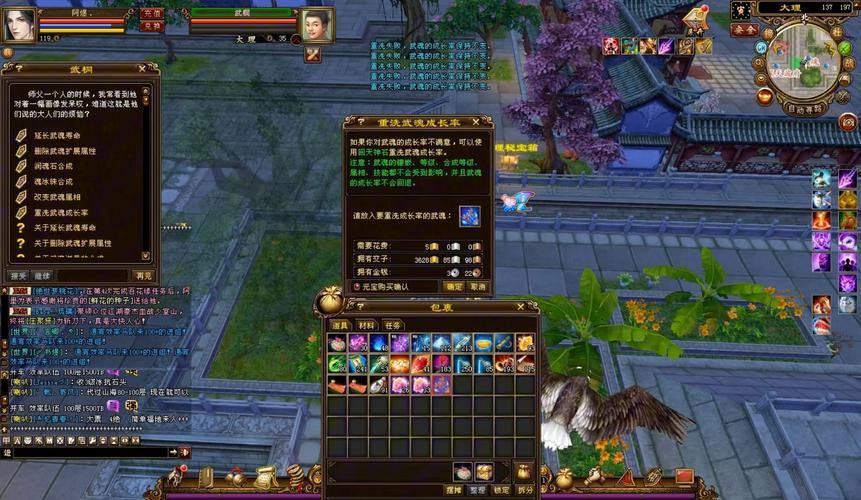Screen dimensions: 861x500
Task: Confirm the growth rate rewash with 确定
Action: (x=454, y=286)
